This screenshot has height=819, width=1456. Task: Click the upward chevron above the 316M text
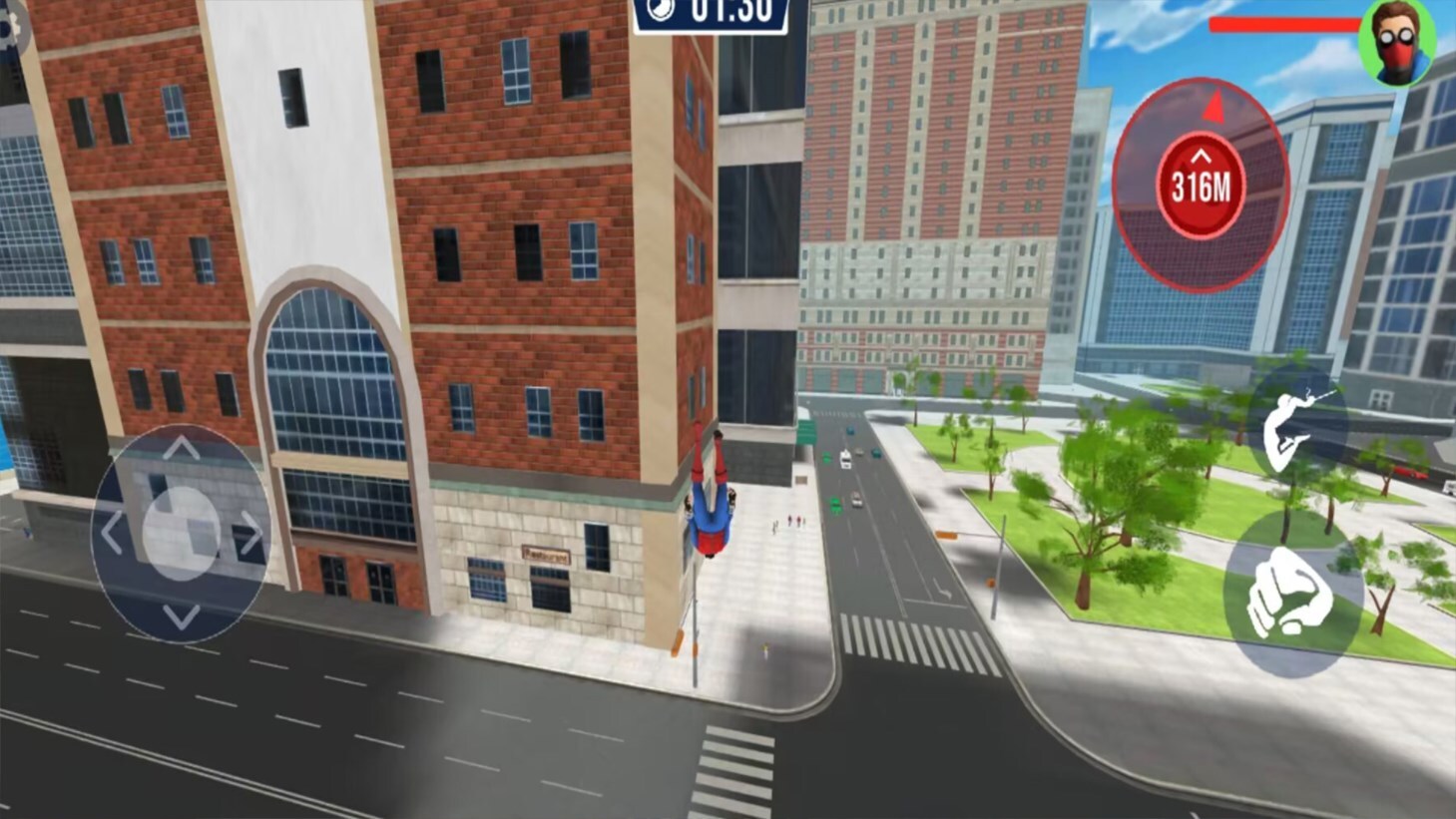click(1201, 159)
